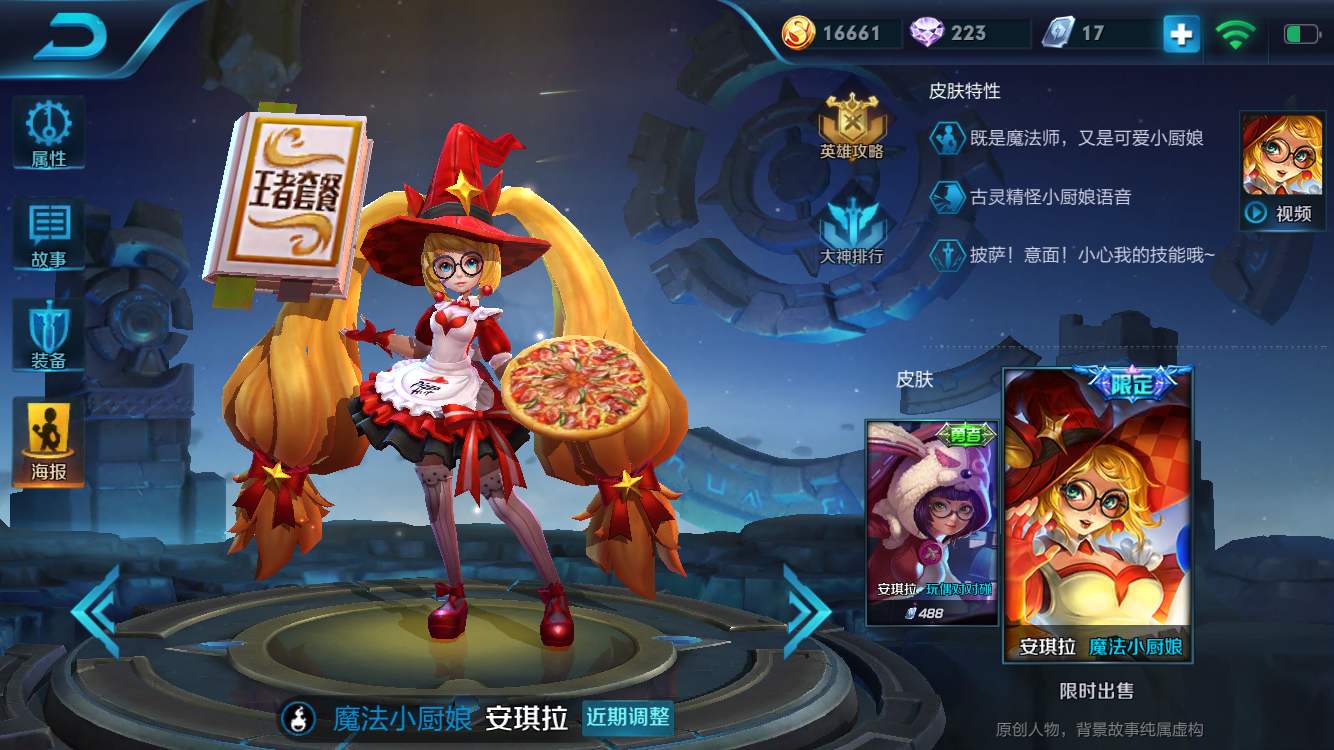Click the purple diamond currency icon
This screenshot has width=1334, height=750.
tap(928, 33)
